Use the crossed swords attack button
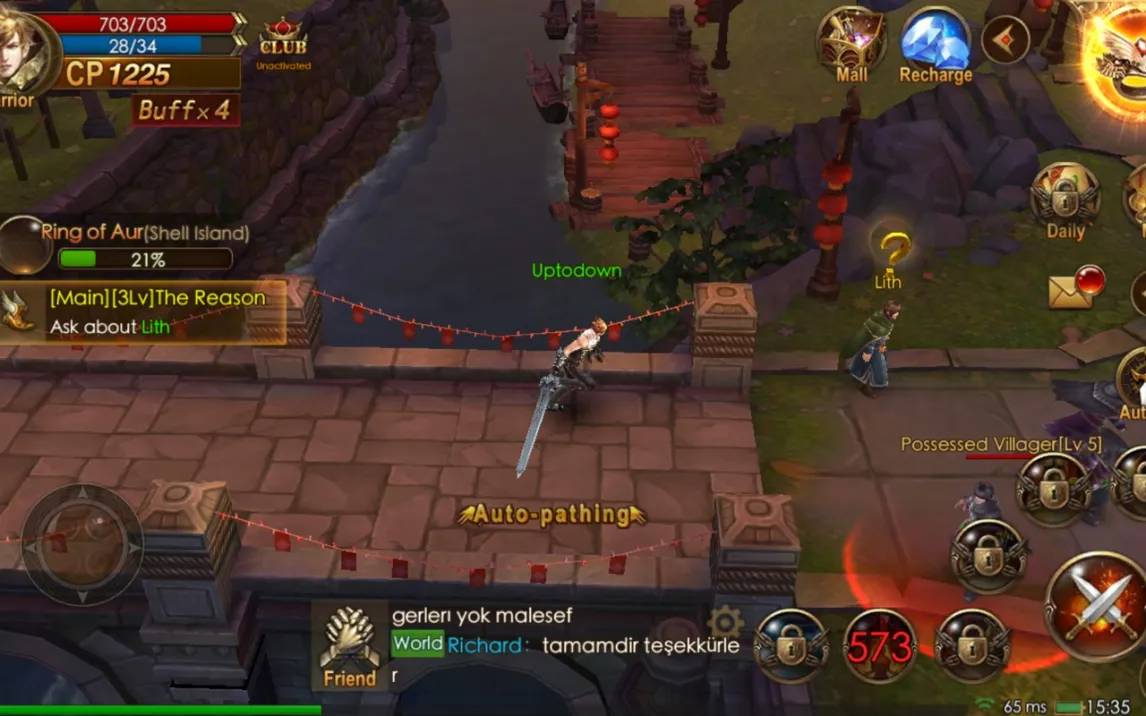 click(x=1096, y=607)
